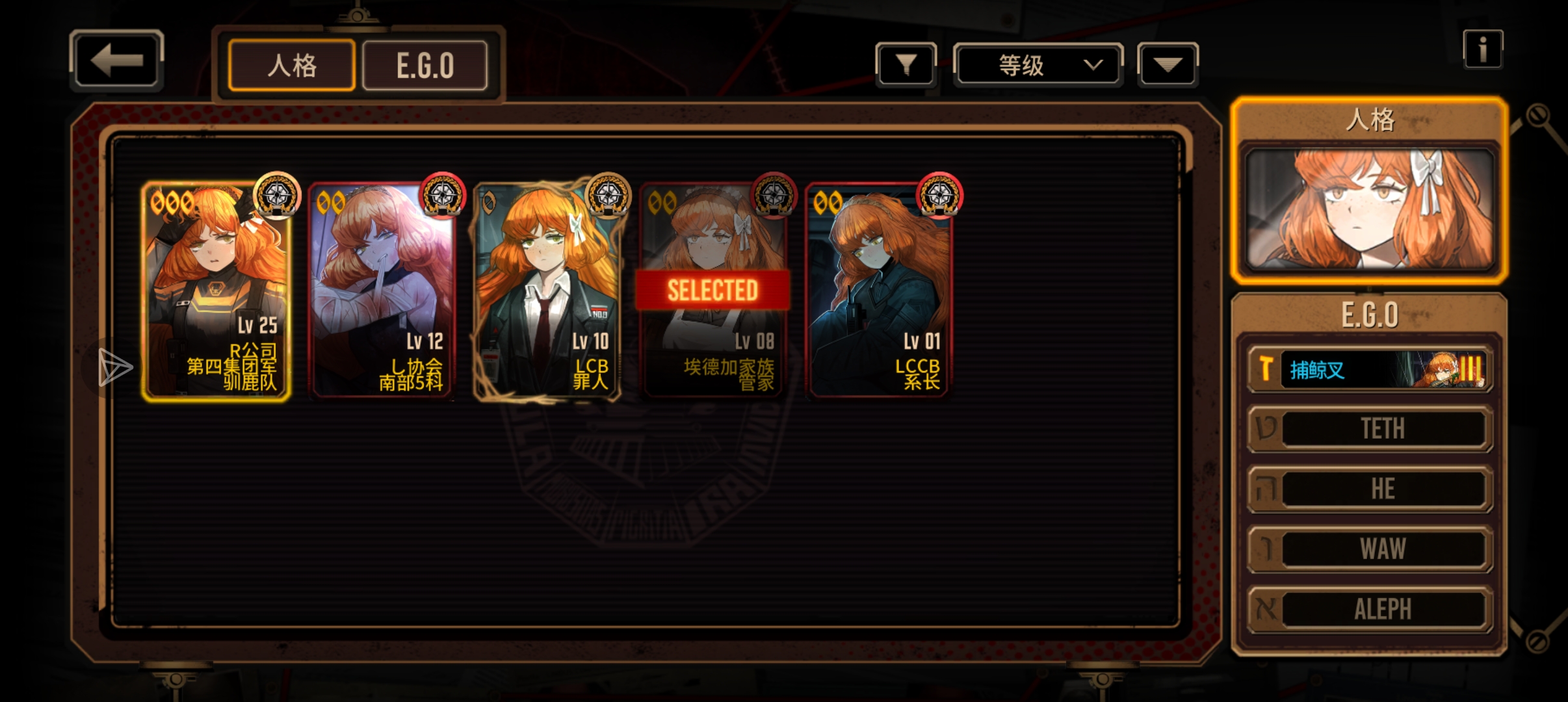Tap the paper plane overlay icon
Viewport: 1568px width, 702px height.
point(114,367)
